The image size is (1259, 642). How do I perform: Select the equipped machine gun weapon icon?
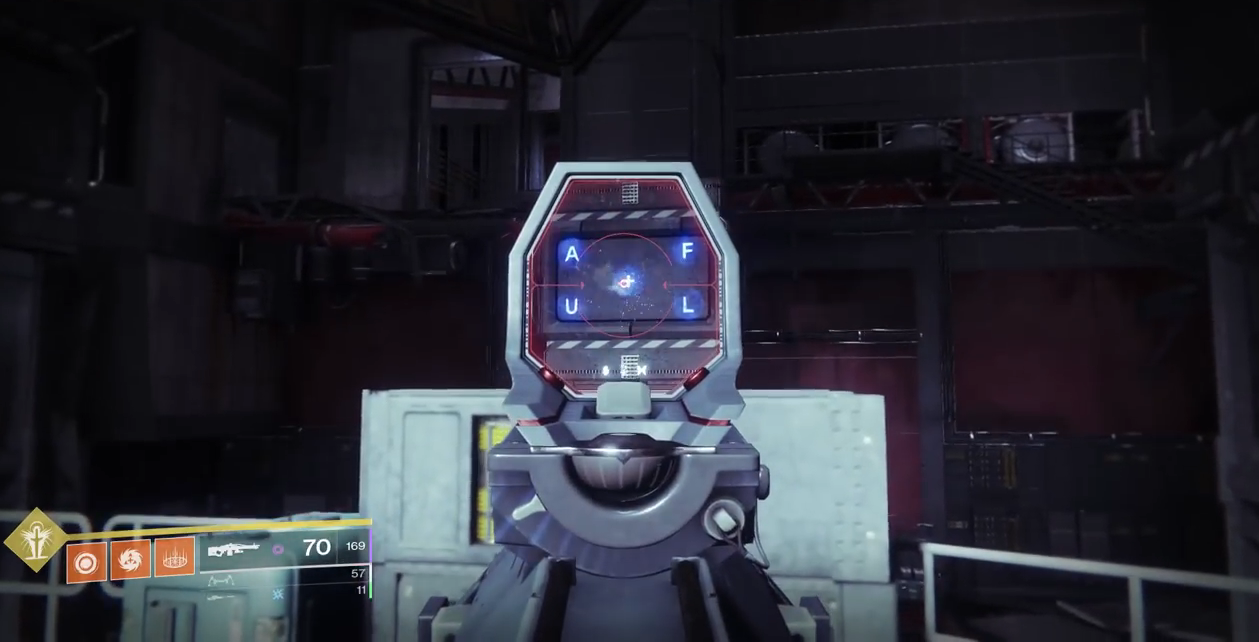[233, 549]
